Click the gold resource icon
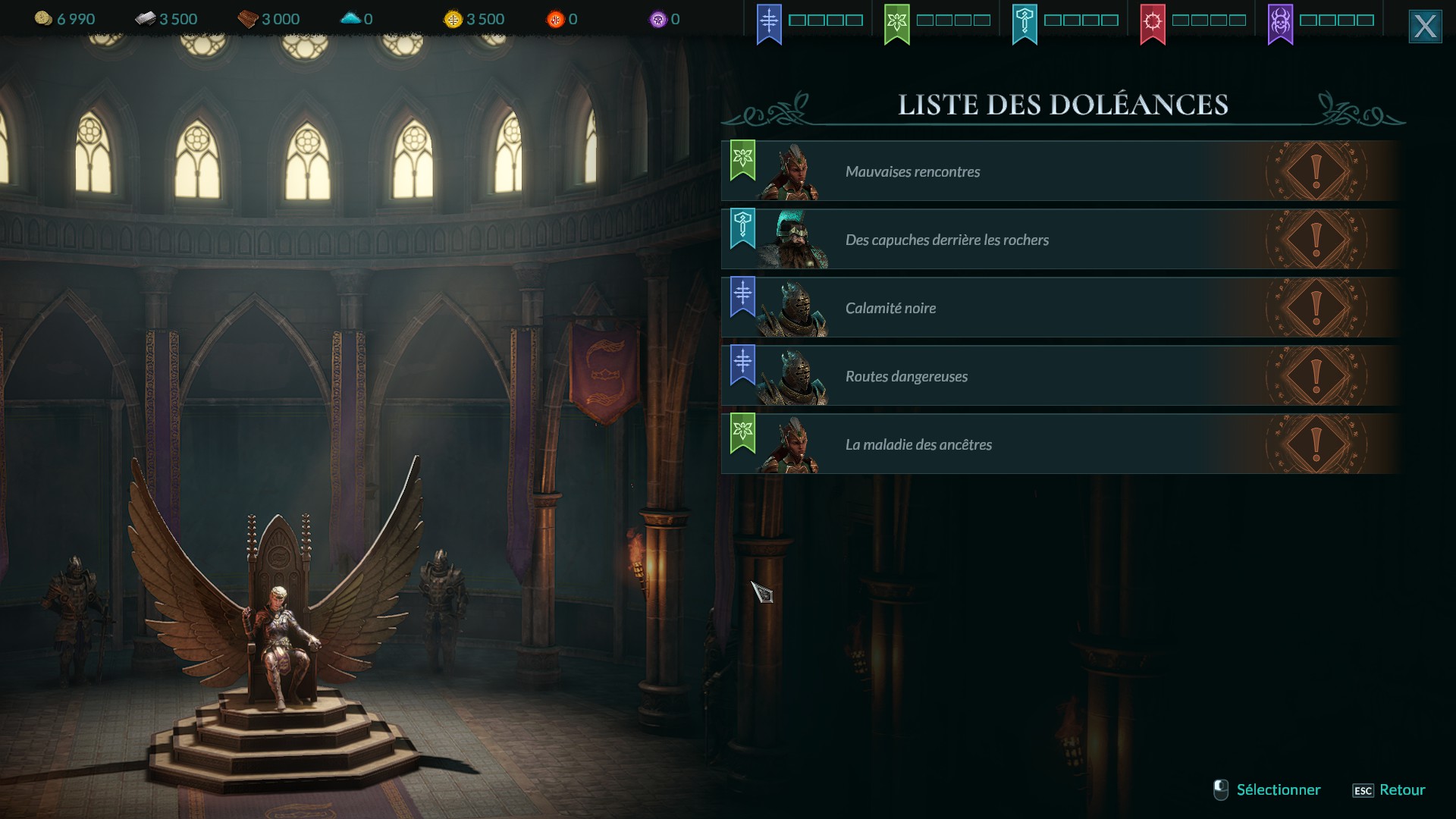1456x819 pixels. pyautogui.click(x=43, y=19)
